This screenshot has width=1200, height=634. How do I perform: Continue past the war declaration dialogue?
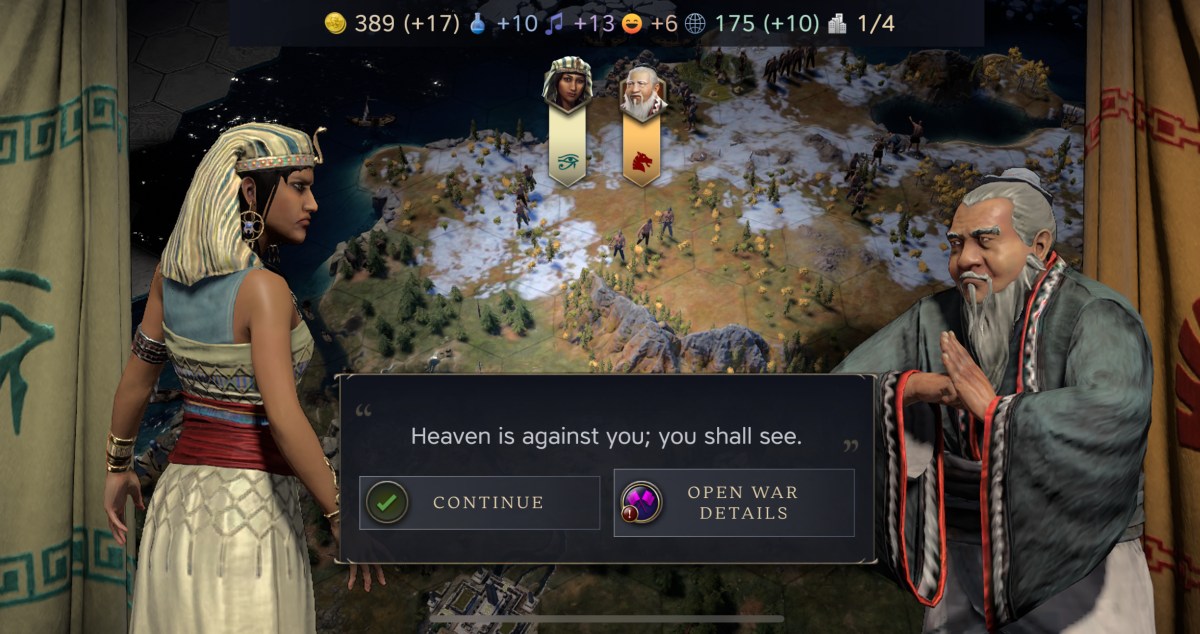tap(480, 502)
